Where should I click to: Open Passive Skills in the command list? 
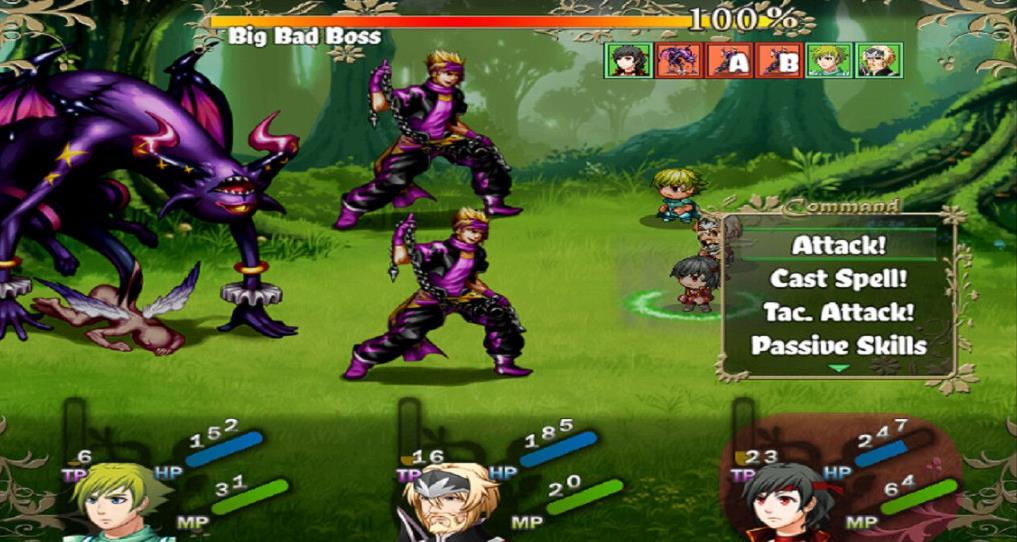coord(838,346)
